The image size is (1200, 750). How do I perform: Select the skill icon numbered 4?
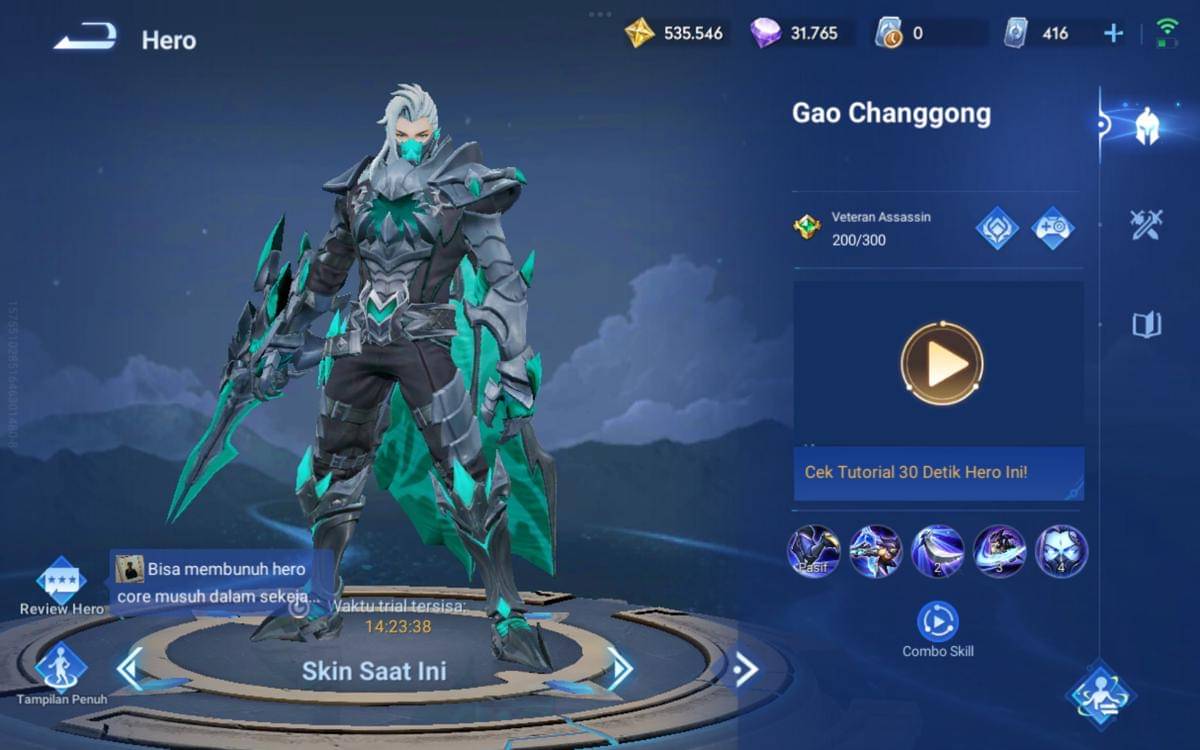[x=1062, y=551]
